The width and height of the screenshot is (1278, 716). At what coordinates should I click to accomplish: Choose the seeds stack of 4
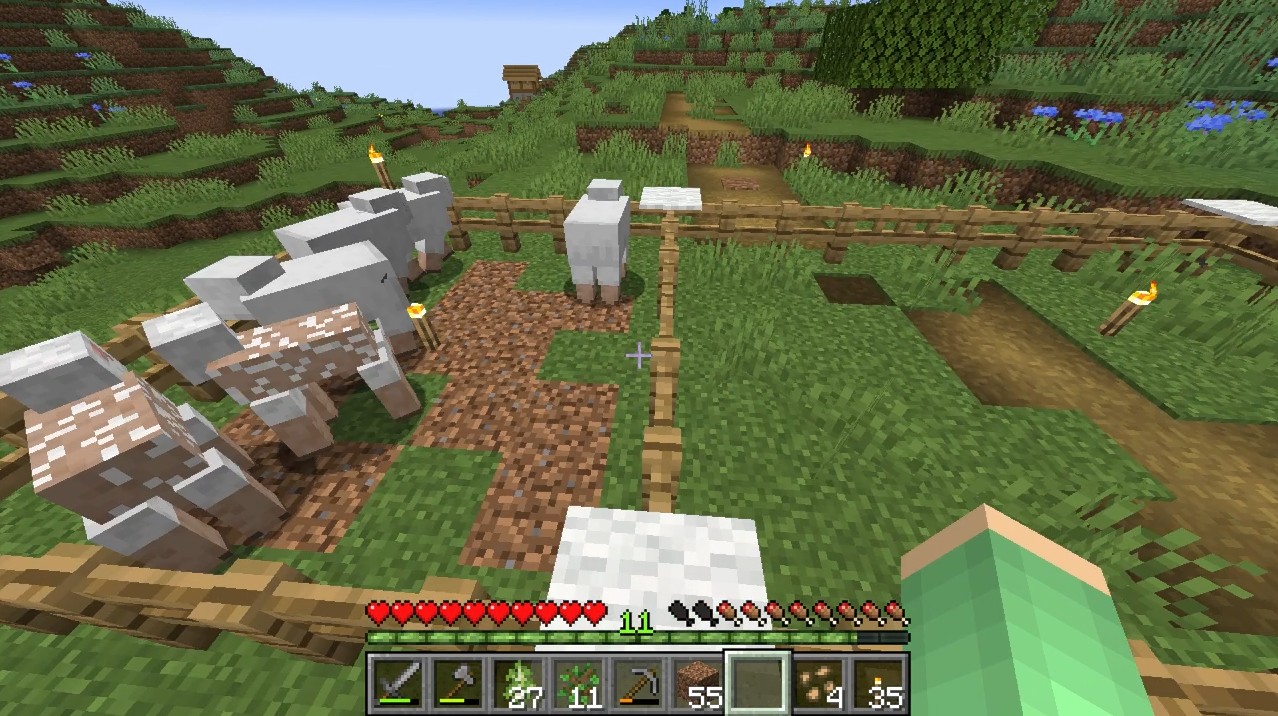tap(818, 683)
